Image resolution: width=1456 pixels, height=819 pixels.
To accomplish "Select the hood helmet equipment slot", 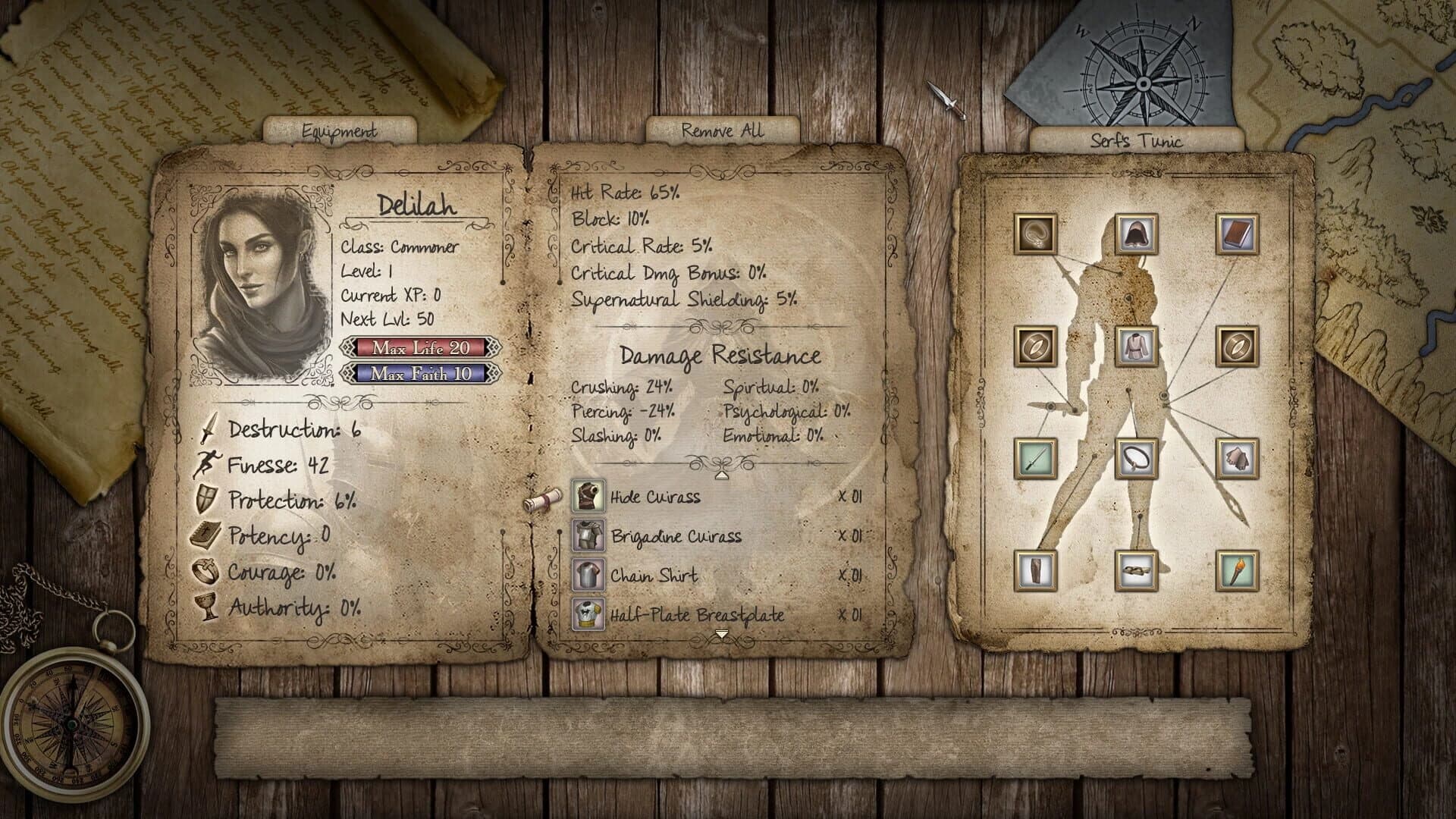I will click(1135, 234).
